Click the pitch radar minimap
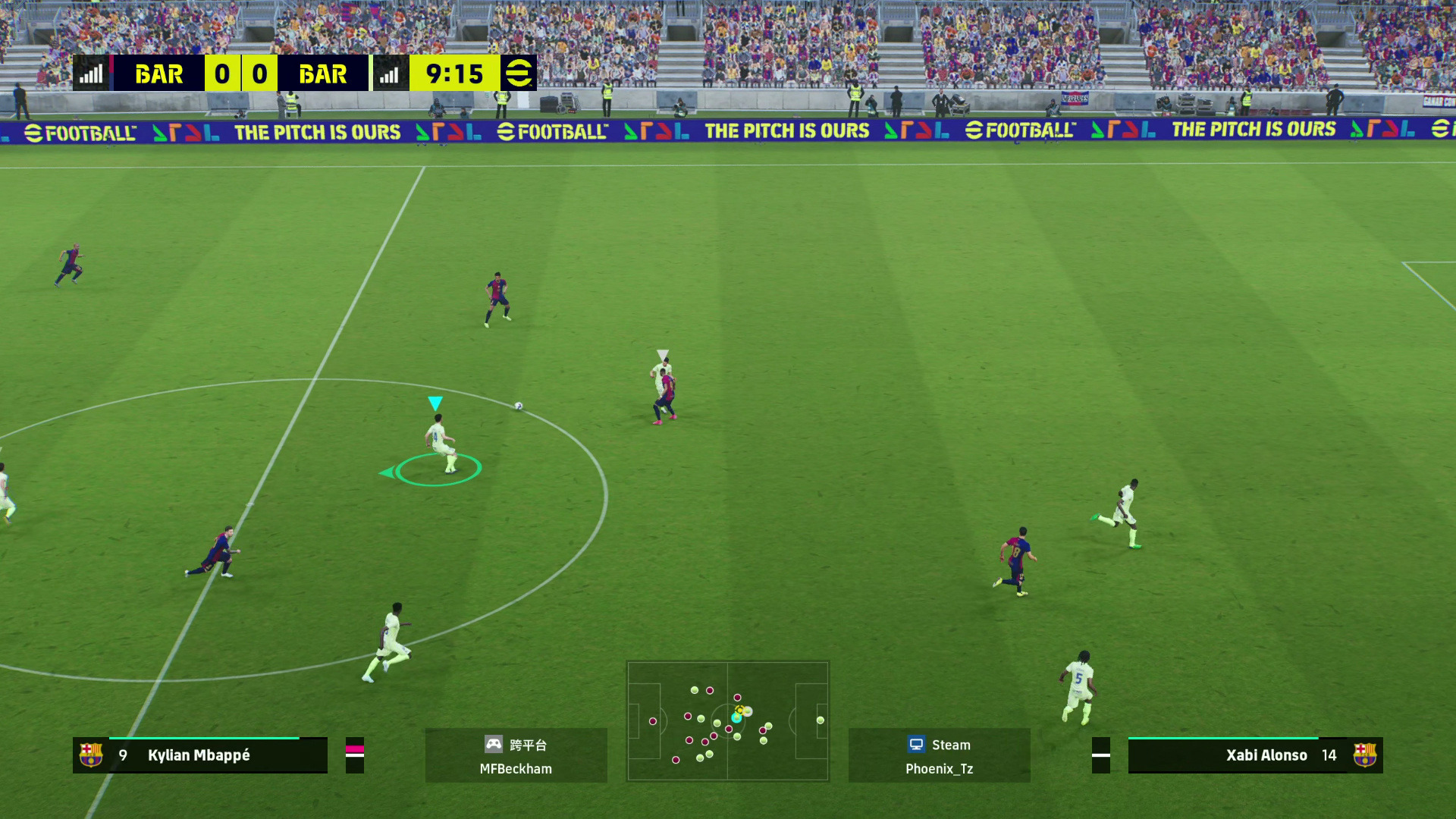This screenshot has width=1456, height=819. 727,720
